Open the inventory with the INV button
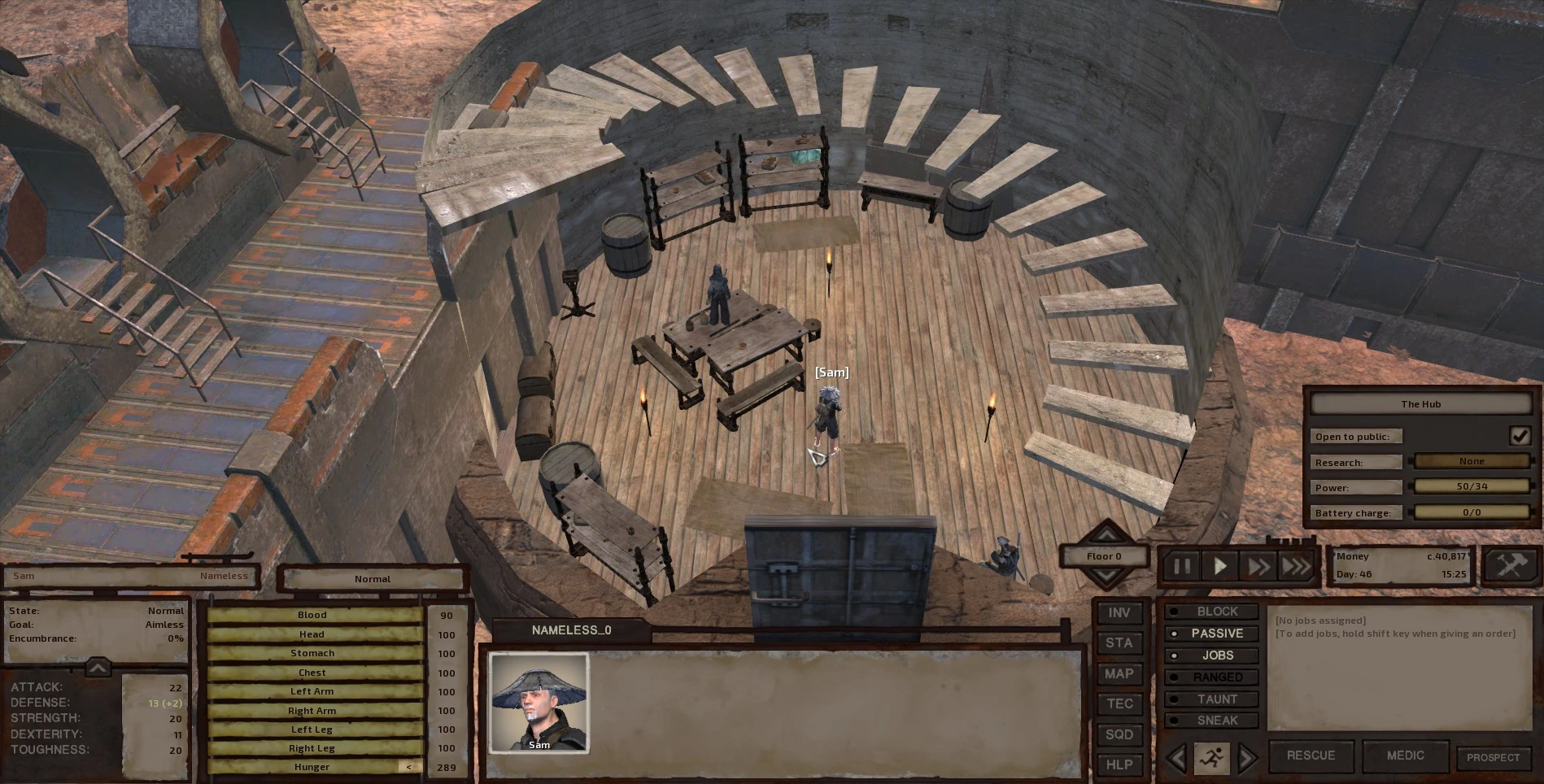Screen dimensions: 1544x784 1119,612
